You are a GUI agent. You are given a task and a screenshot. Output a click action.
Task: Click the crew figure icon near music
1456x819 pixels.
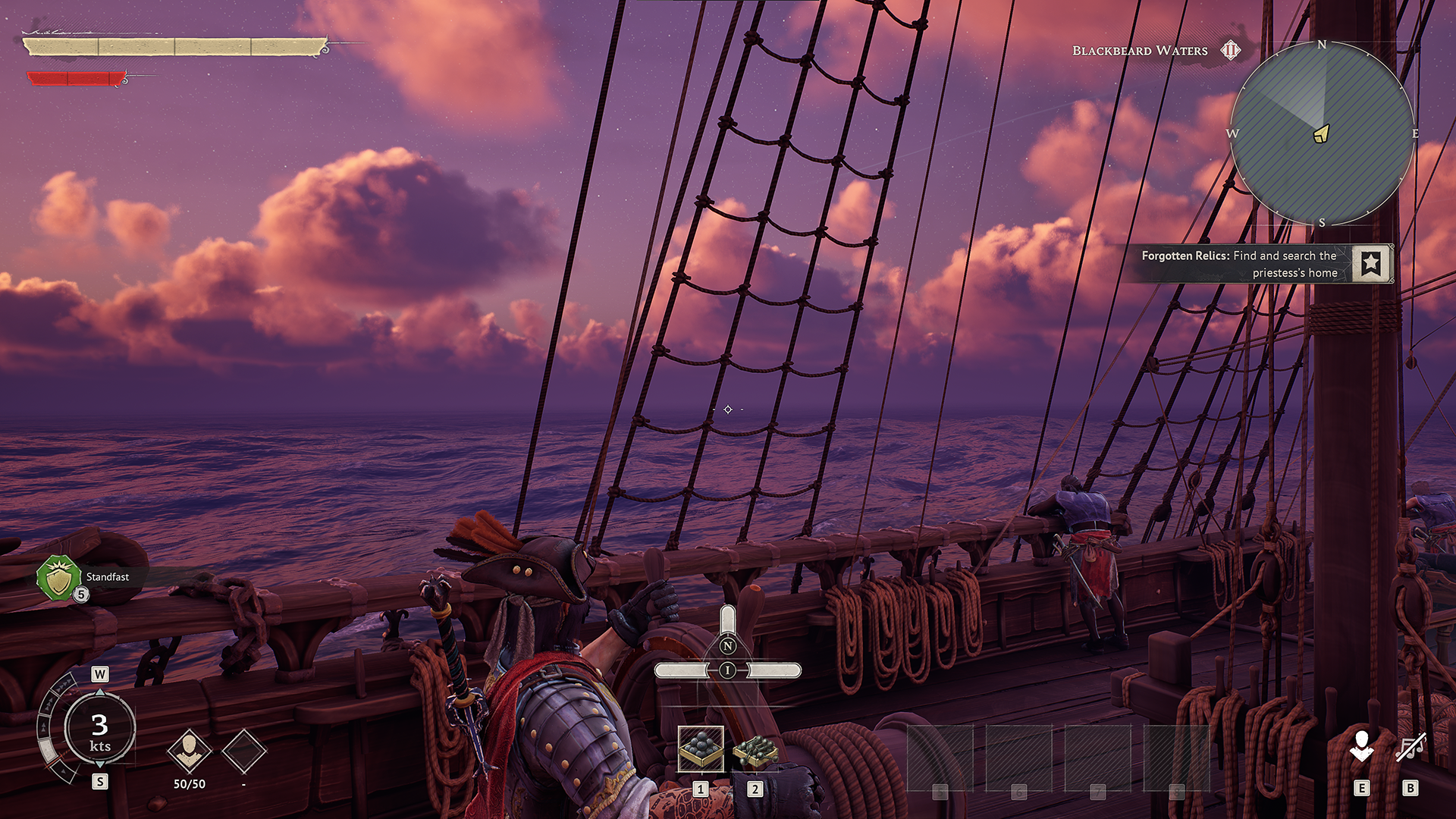pyautogui.click(x=1362, y=746)
